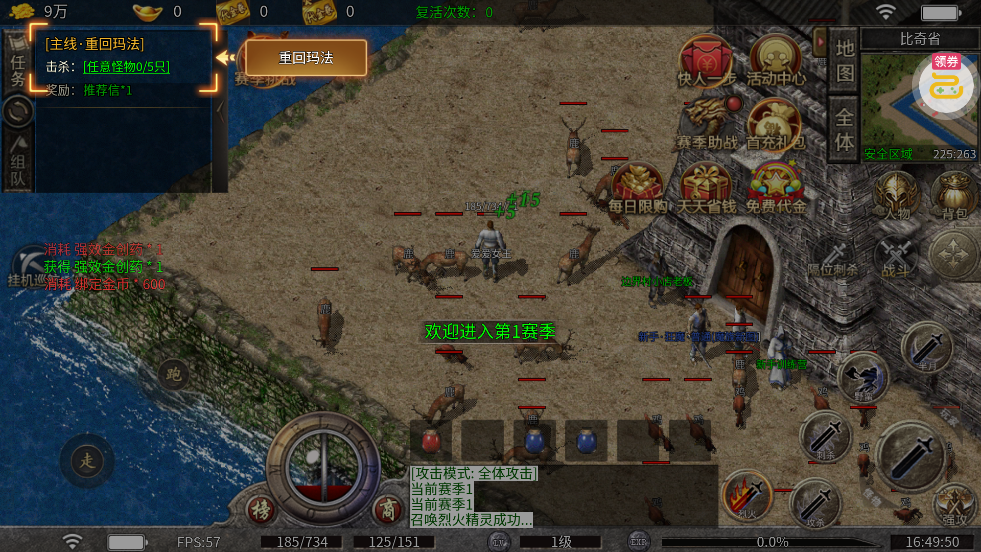Select the 任意怪物0/5只 quest target link
Screen dimensions: 981x552
[126, 67]
